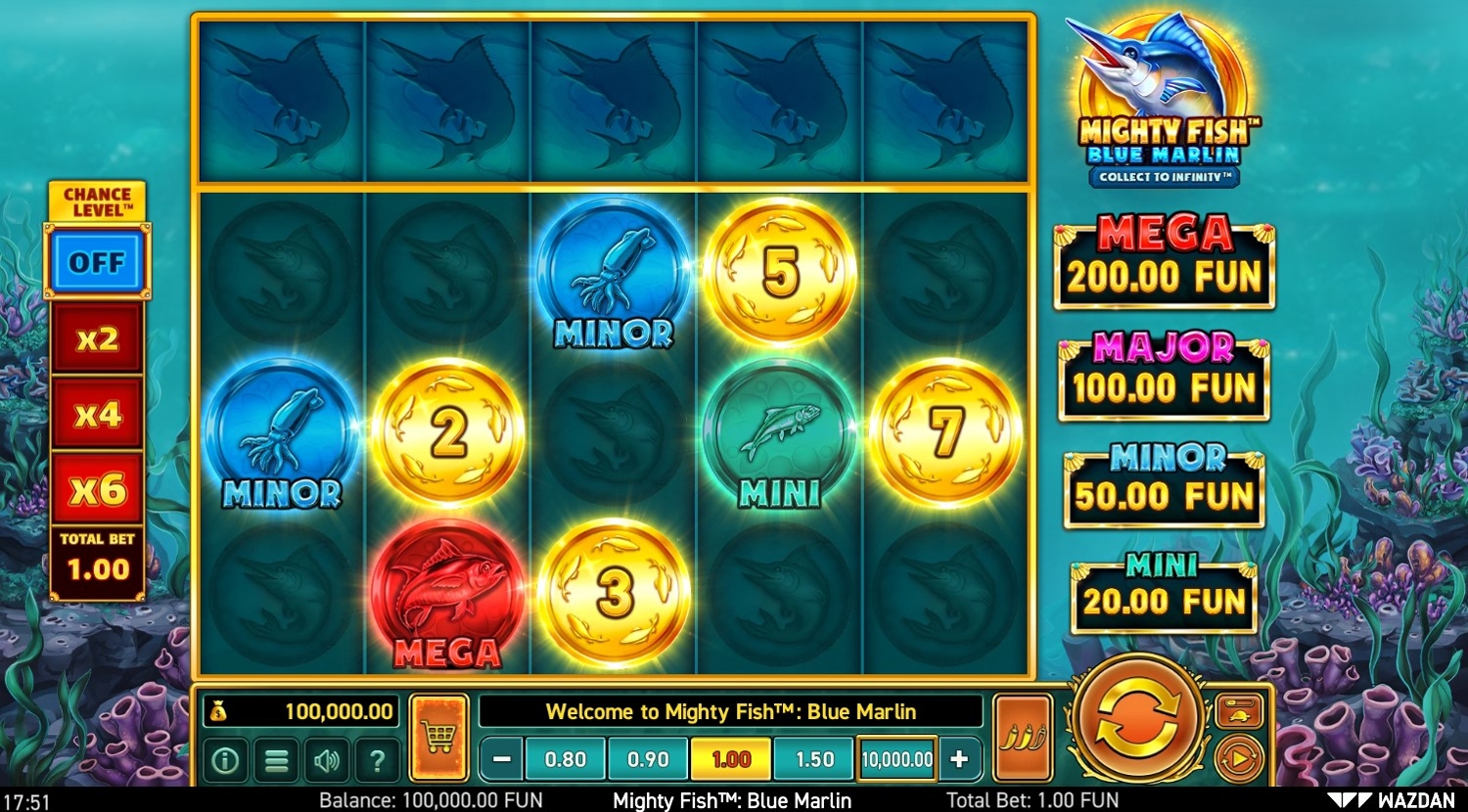Decrease the bet with the minus button
This screenshot has width=1468, height=812.
502,759
